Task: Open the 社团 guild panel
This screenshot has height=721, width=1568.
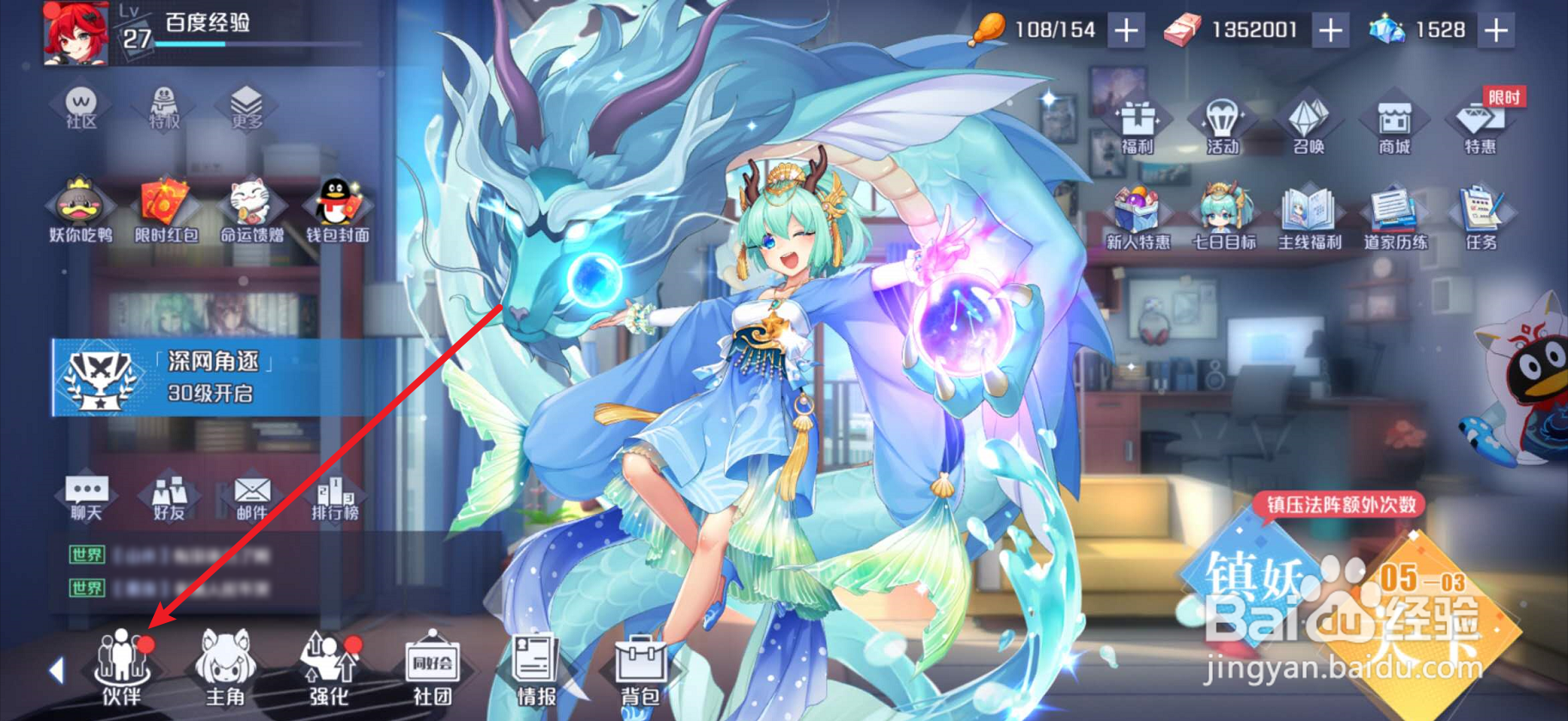Action: 432,675
